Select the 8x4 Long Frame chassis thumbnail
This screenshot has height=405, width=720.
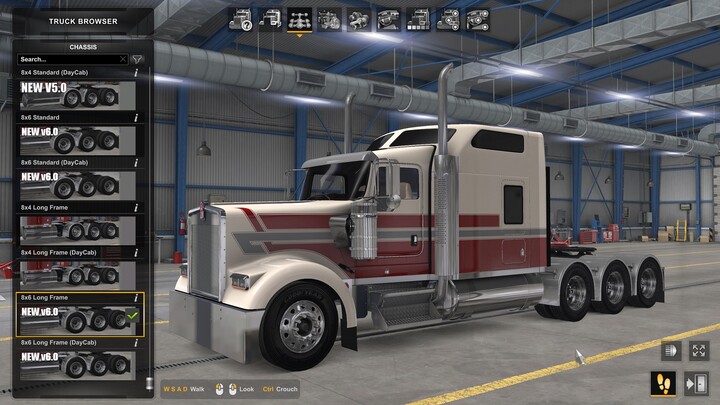pyautogui.click(x=77, y=230)
